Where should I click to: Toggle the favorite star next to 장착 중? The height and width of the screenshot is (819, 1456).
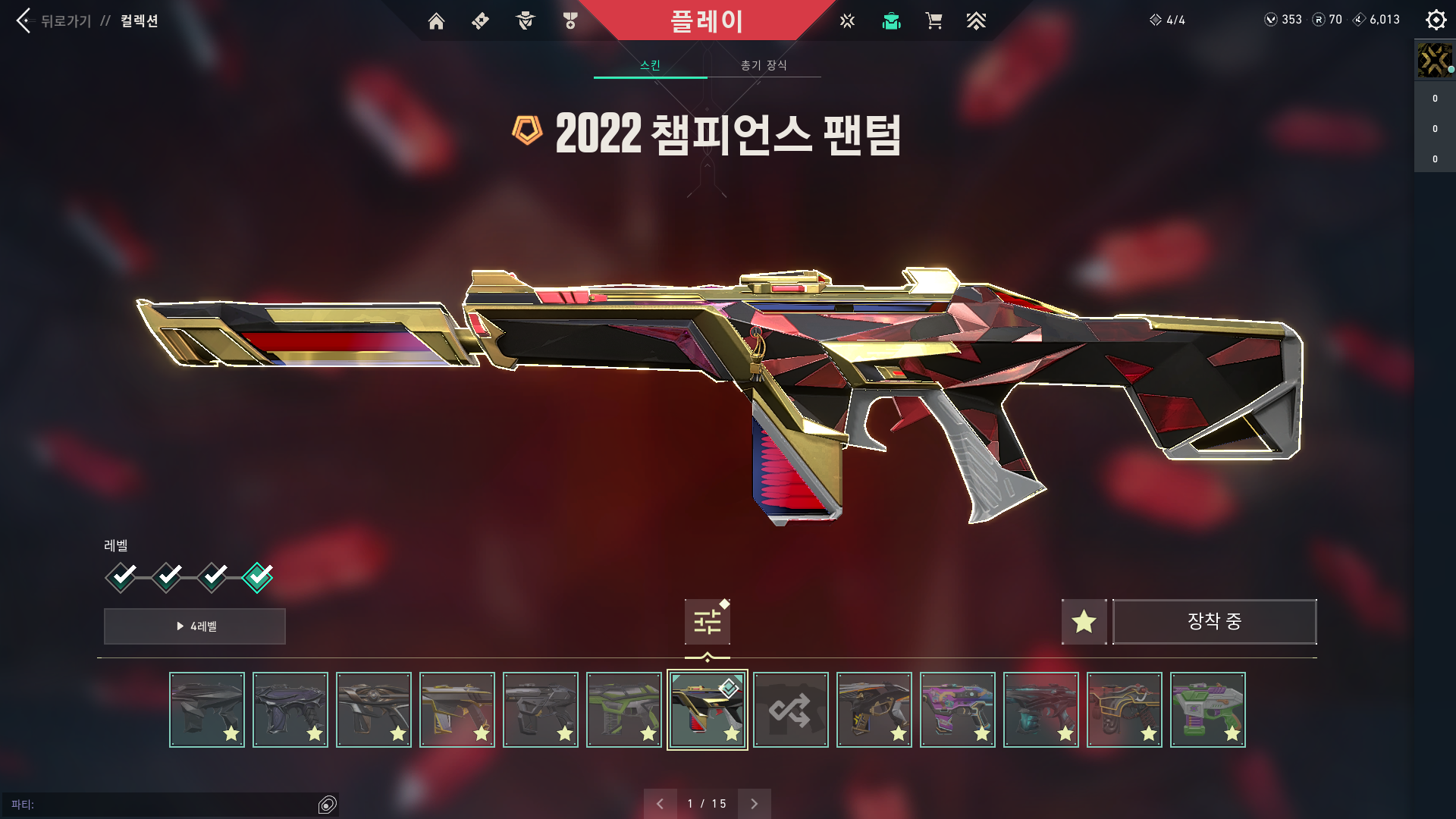(1084, 621)
